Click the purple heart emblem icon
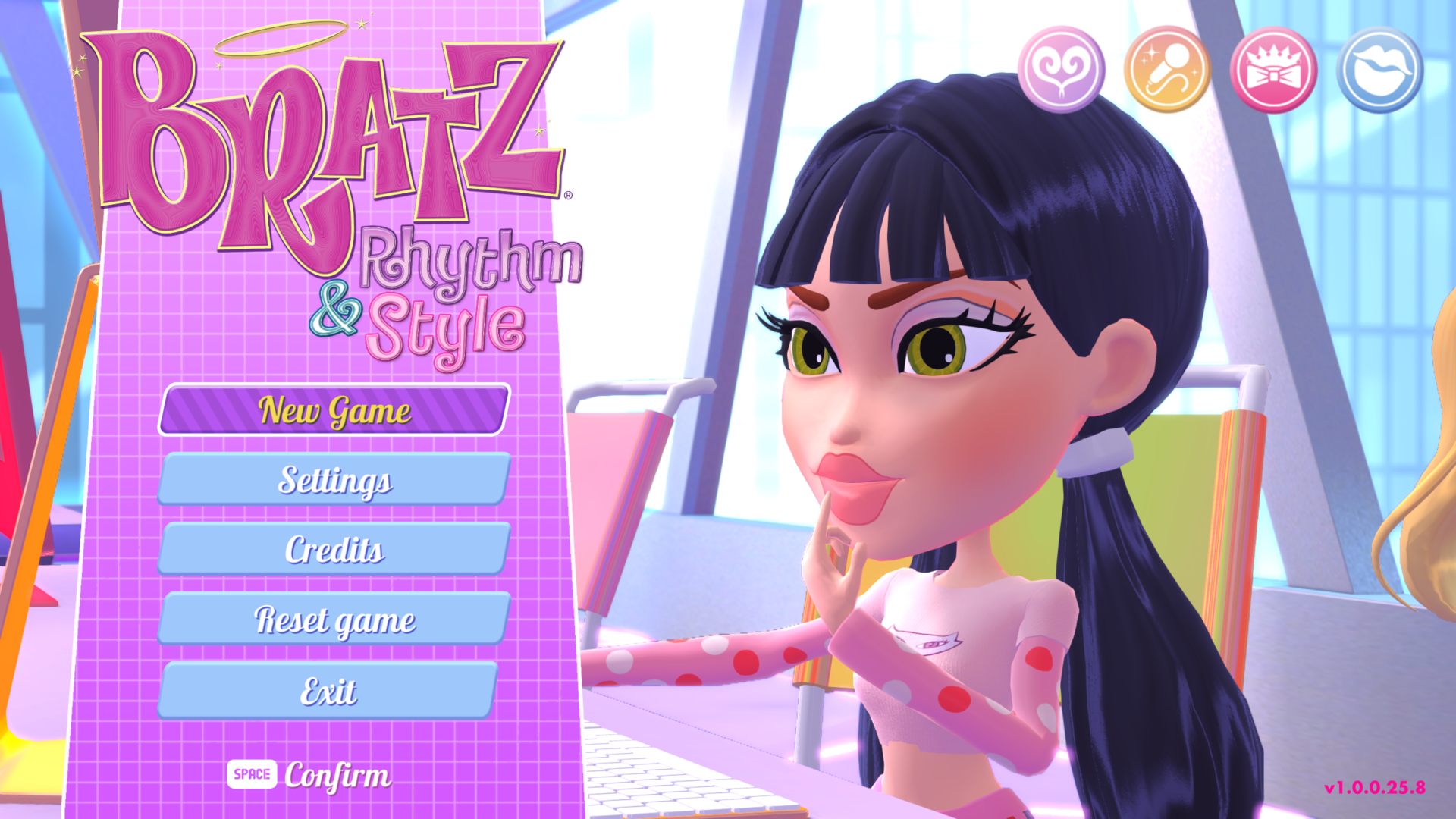Image resolution: width=1456 pixels, height=819 pixels. [1061, 69]
